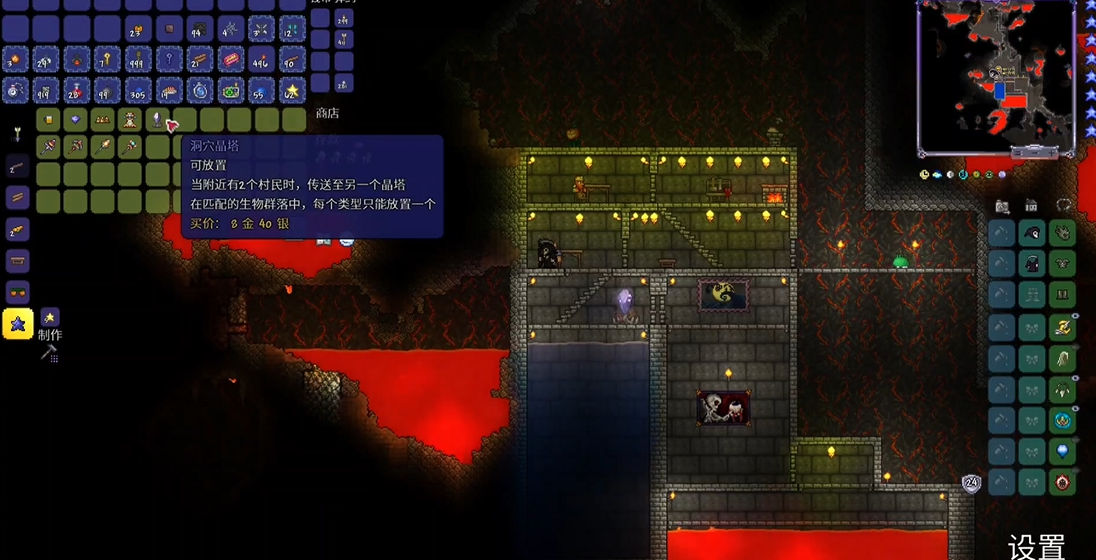Choose the blue star crafting recipe

click(18, 324)
